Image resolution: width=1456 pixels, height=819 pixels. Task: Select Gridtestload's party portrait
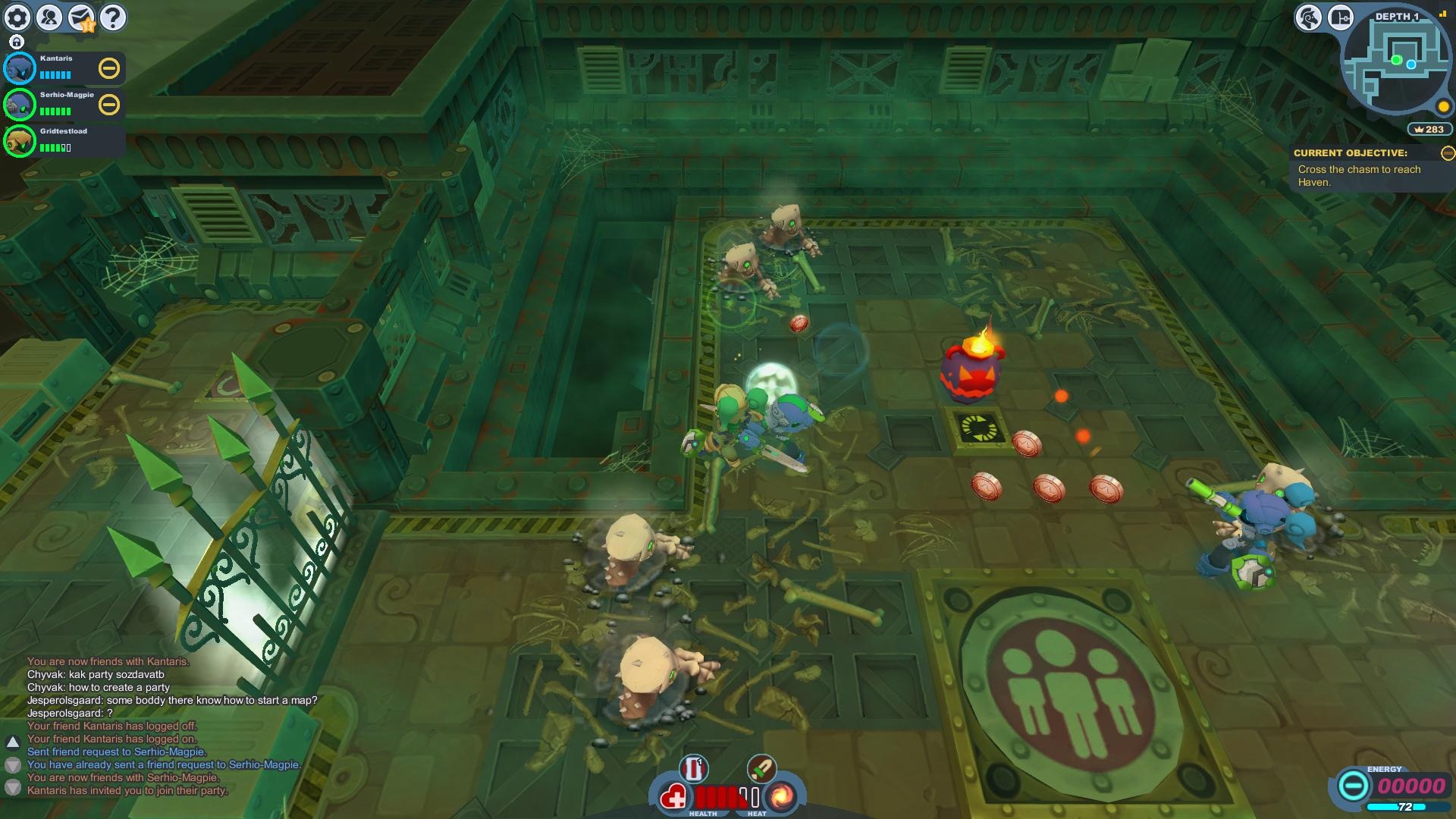point(20,141)
